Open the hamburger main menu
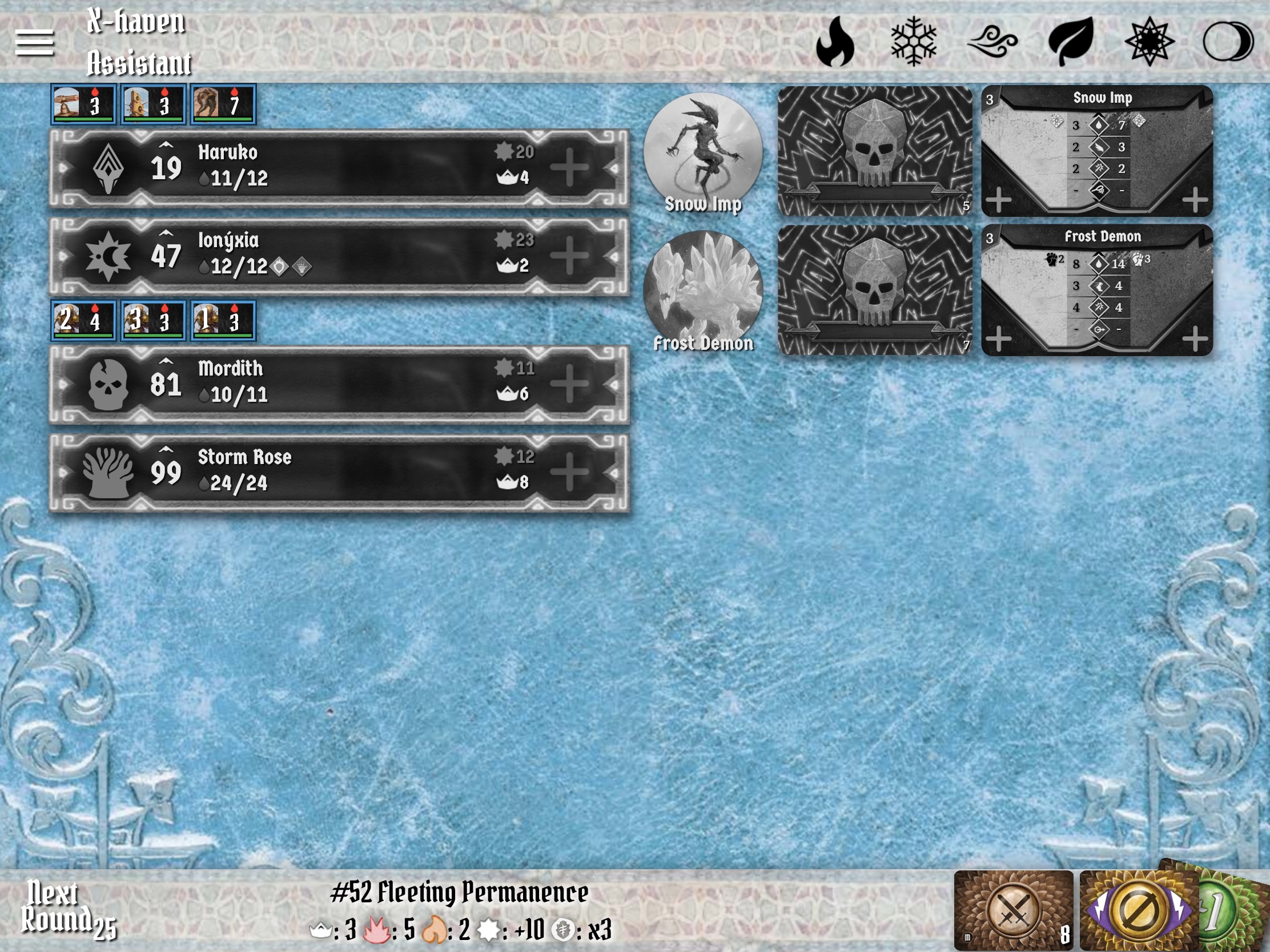 34,43
